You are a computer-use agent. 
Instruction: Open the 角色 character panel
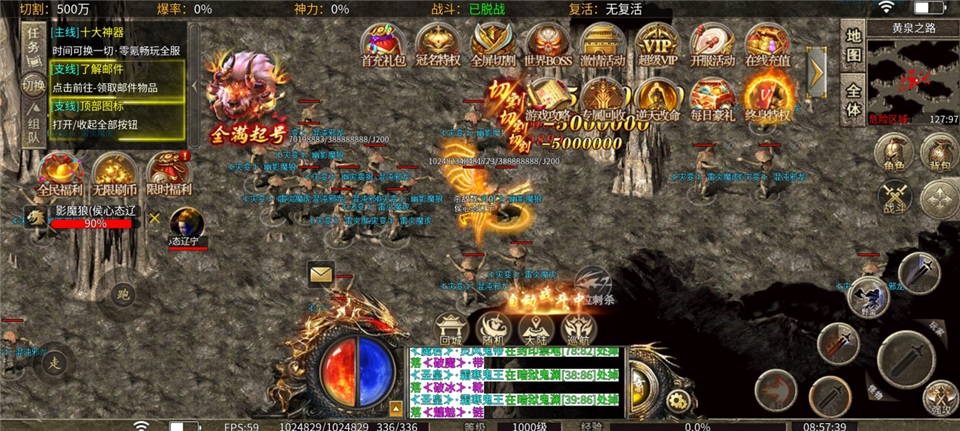892,154
